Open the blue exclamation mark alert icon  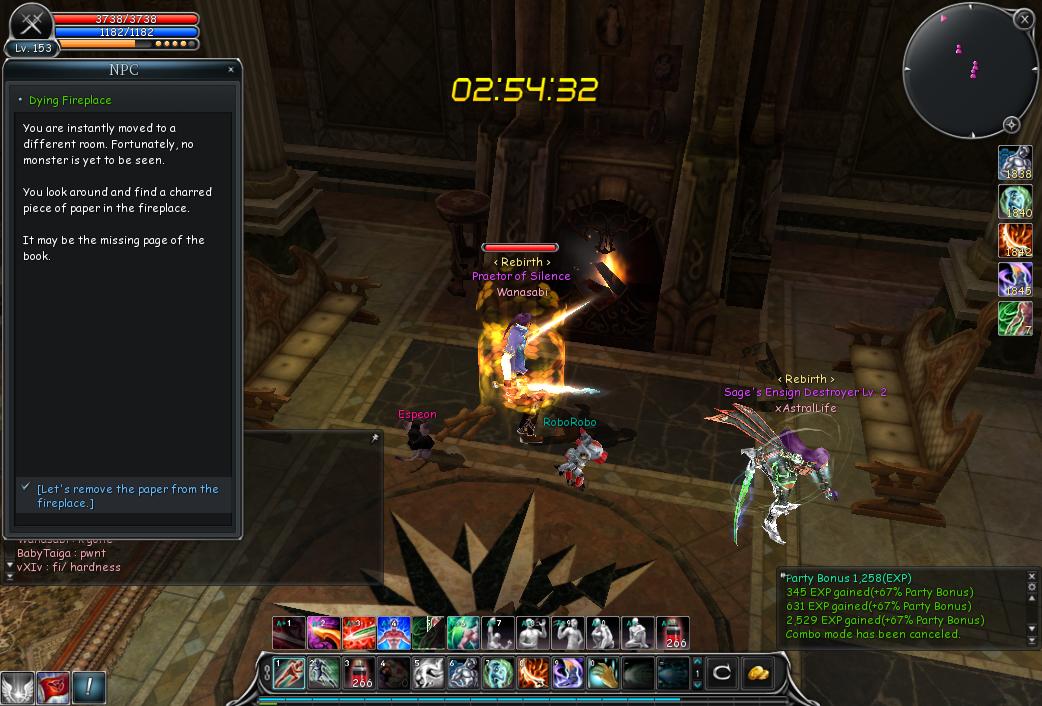[89, 687]
